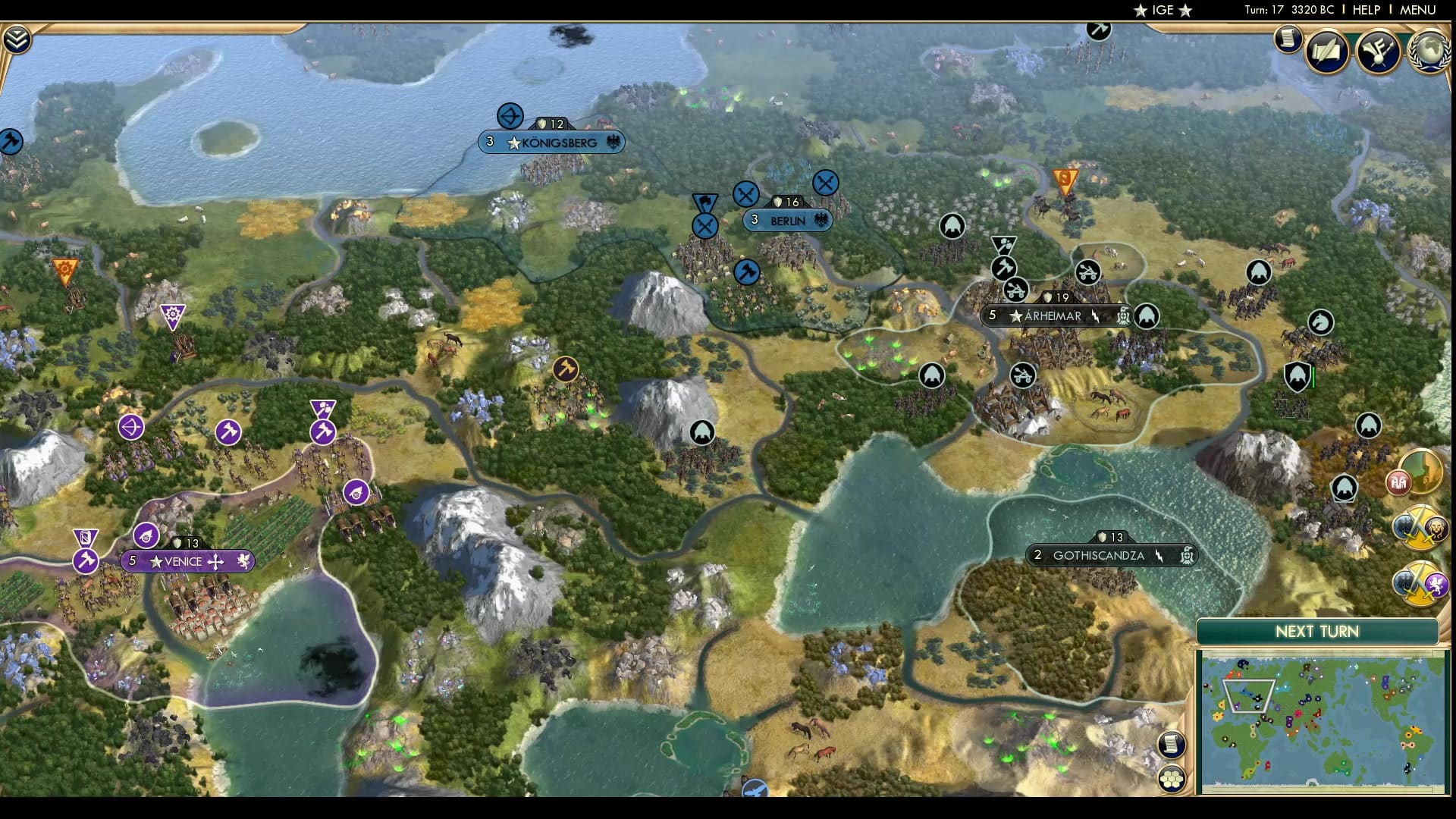
Task: Open the Culture overview icon
Action: [1380, 50]
